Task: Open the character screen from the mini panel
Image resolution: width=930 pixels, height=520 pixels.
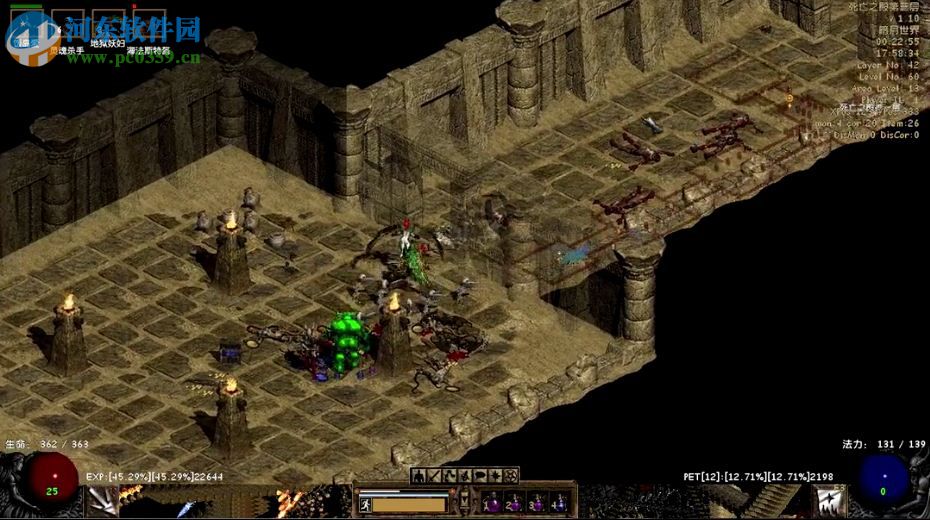Action: [418, 476]
